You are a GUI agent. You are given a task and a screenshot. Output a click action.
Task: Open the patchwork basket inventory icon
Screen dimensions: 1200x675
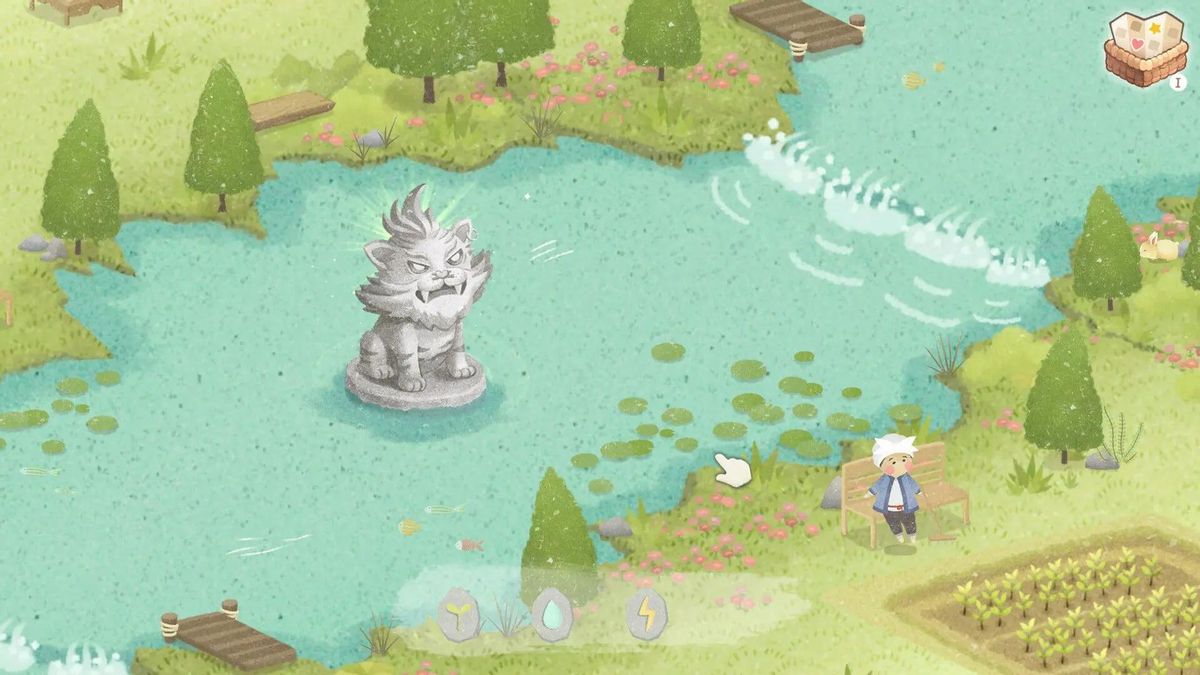(x=1146, y=45)
